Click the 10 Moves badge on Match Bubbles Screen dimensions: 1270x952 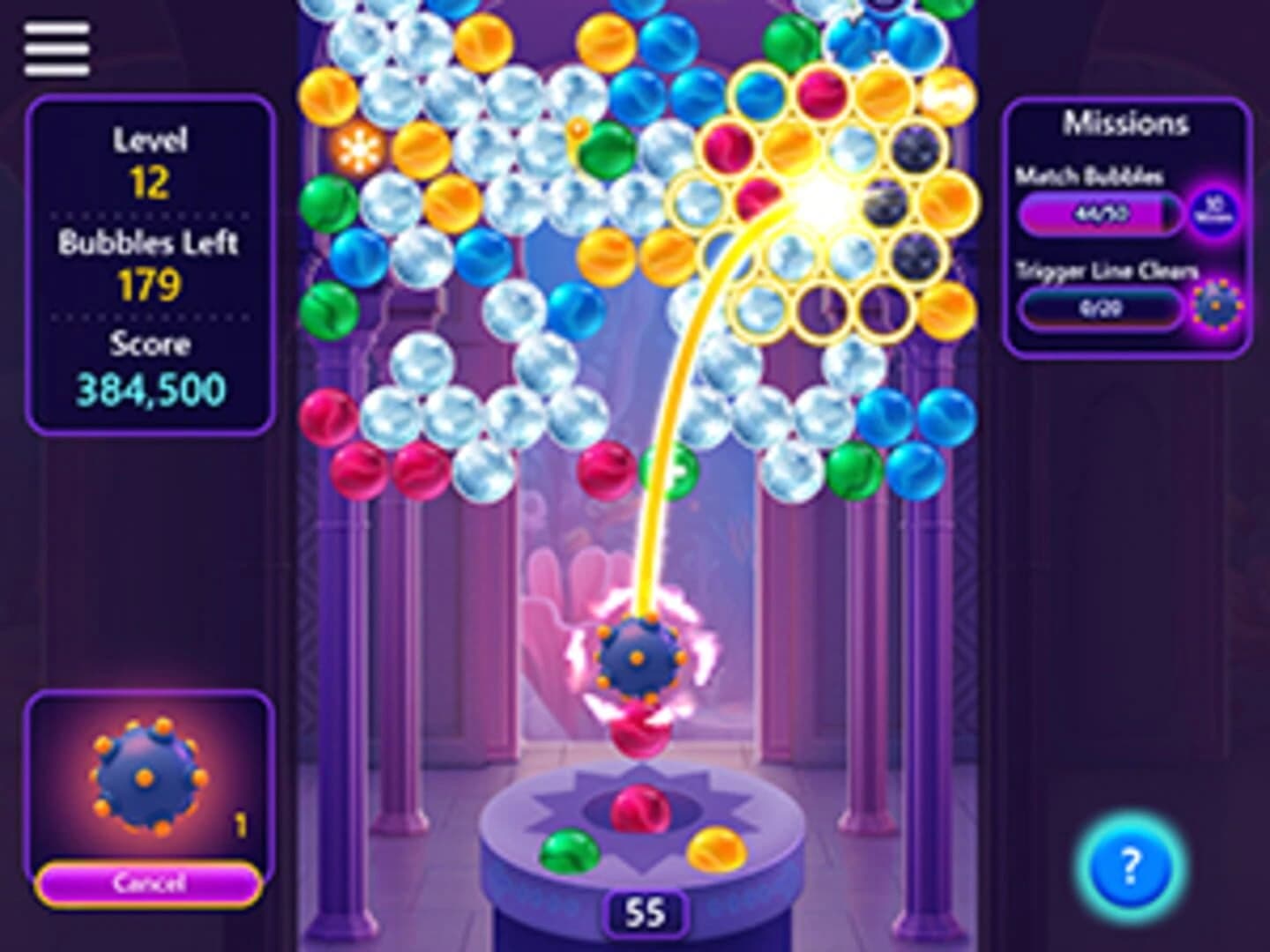click(x=1216, y=209)
